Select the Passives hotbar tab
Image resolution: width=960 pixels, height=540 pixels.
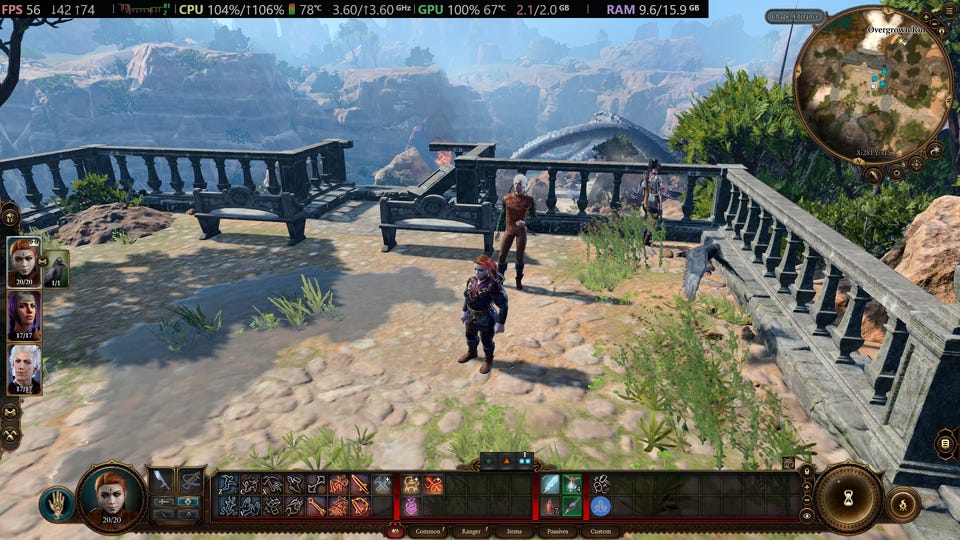tap(557, 532)
